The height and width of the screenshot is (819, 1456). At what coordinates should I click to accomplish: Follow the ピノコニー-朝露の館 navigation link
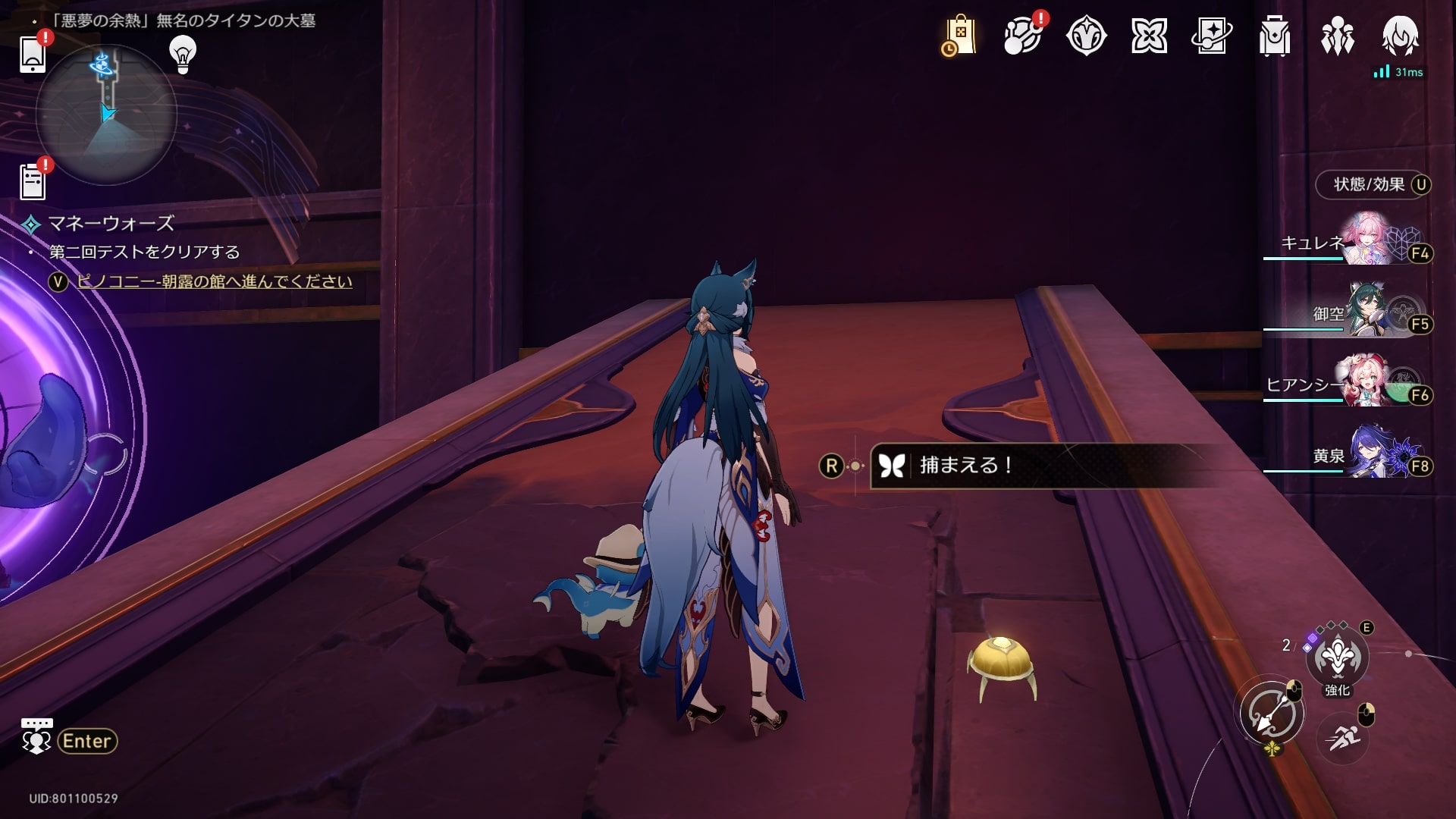215,281
